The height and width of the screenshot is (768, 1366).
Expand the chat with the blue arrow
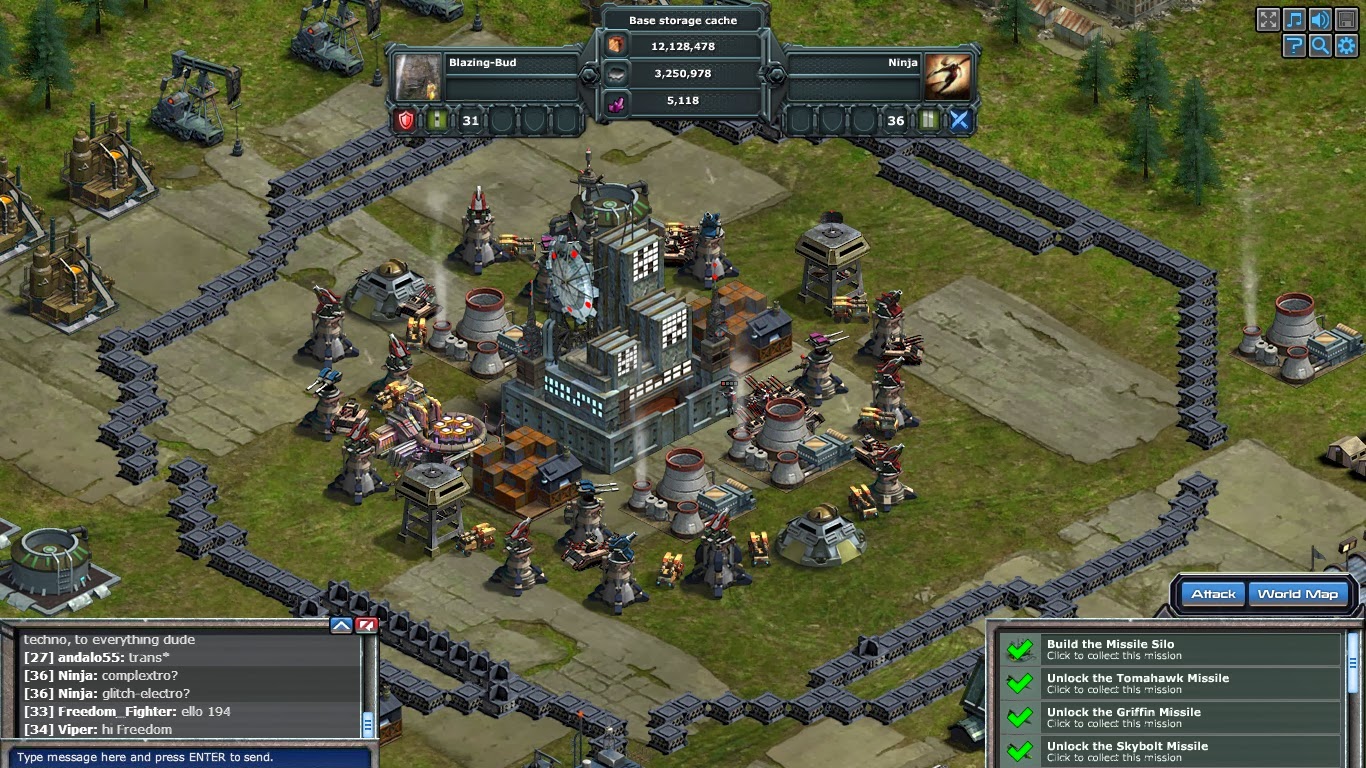[341, 626]
